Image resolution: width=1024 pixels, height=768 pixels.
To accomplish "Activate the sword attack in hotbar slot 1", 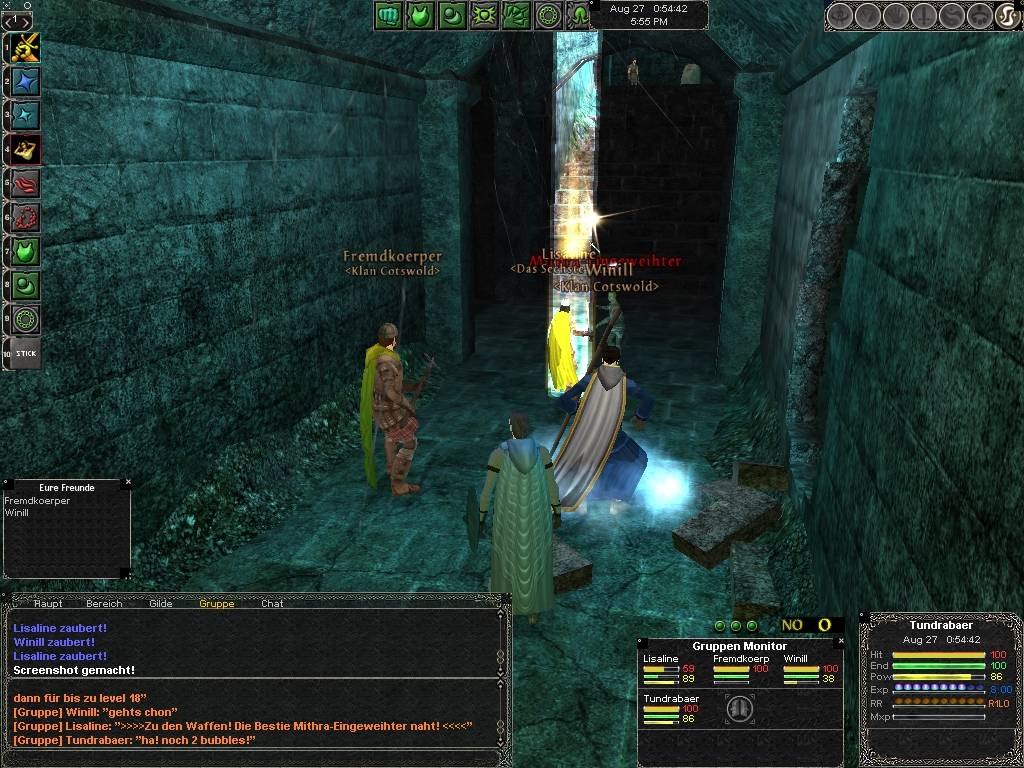I will [26, 47].
